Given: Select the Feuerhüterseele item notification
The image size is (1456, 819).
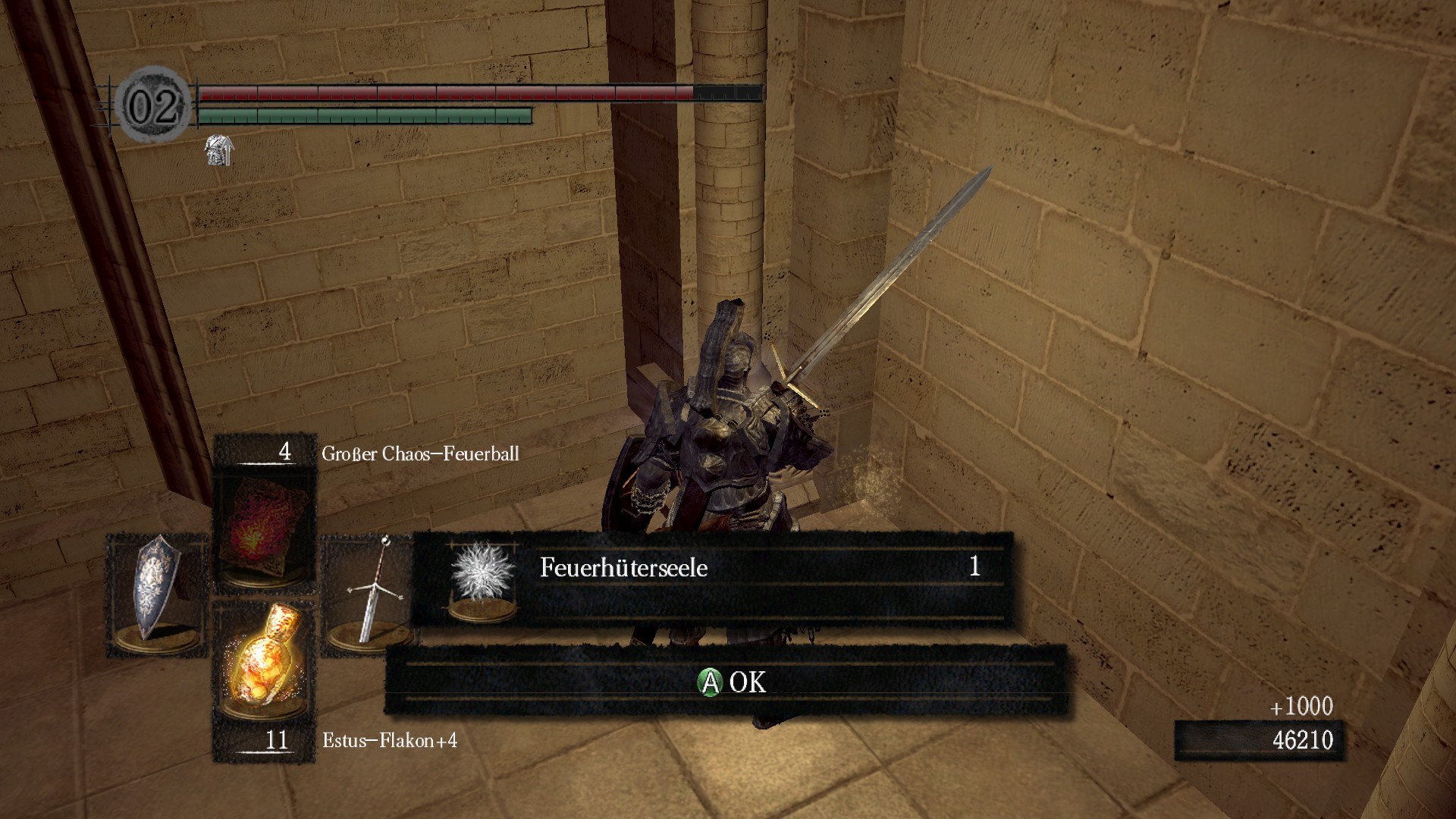Looking at the screenshot, I should coord(711,578).
